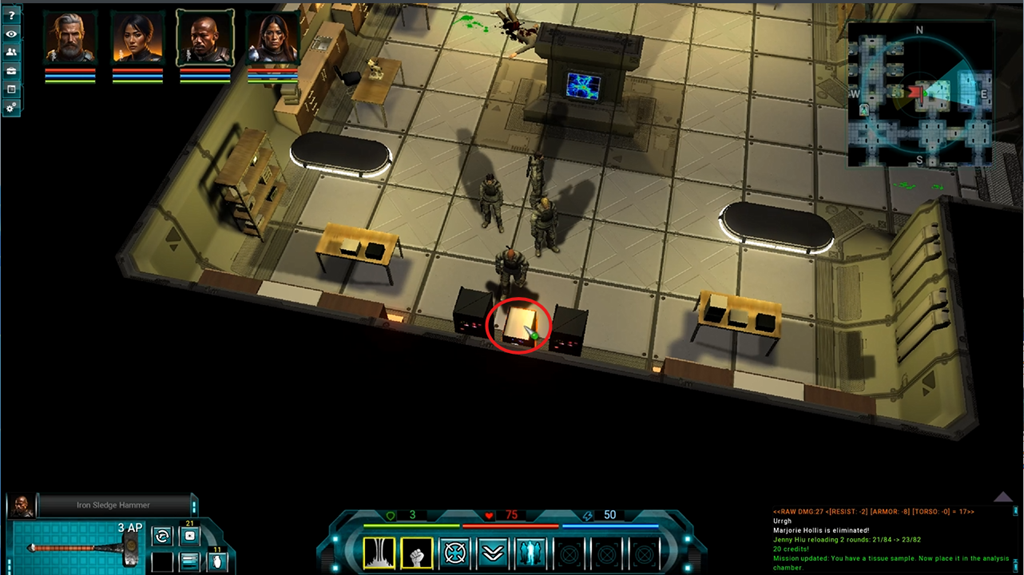Screen dimensions: 1024x575
Task: Select the black-haired woman's portrait
Action: point(138,38)
